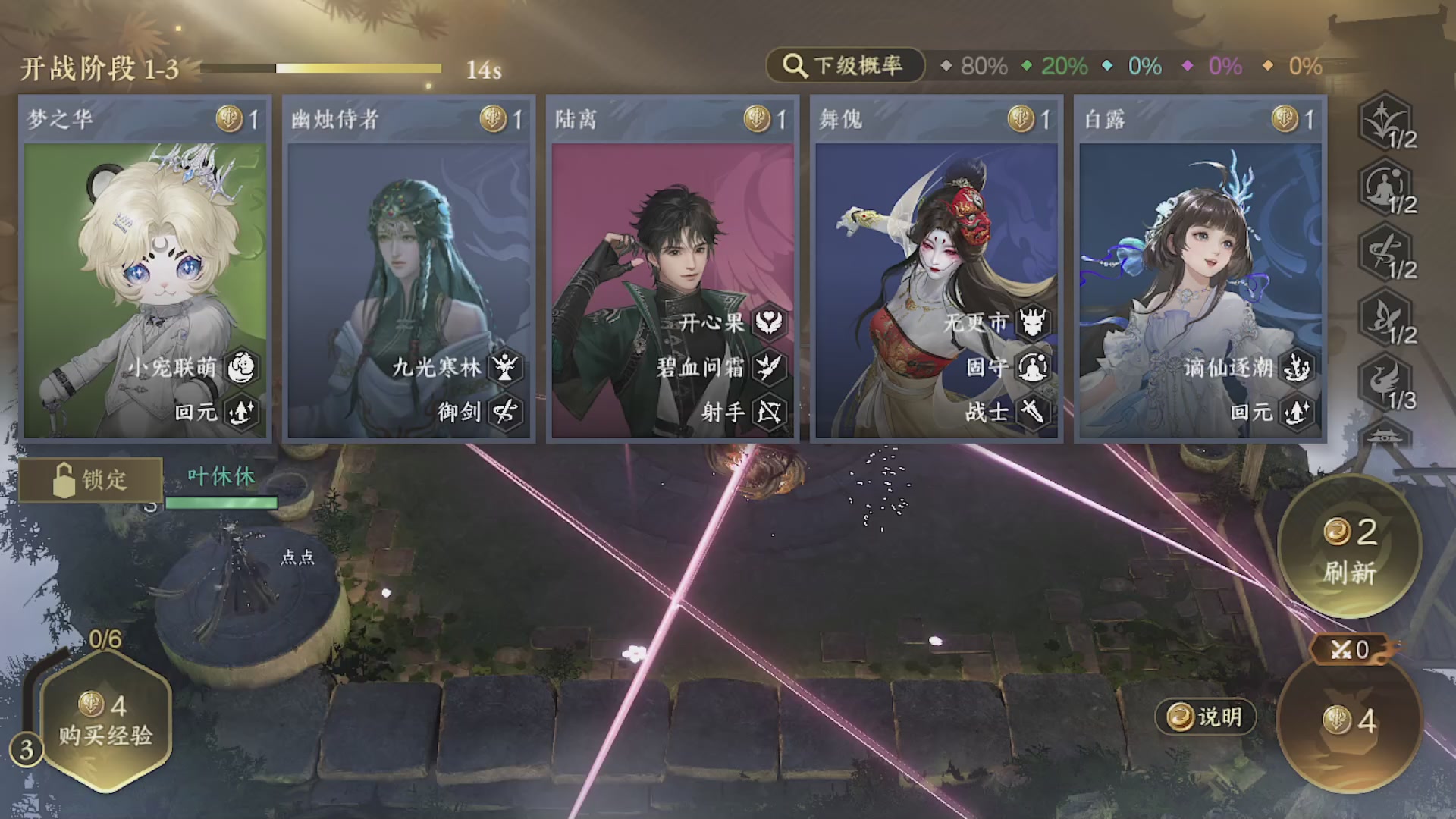Click the 购买经验 buy experience button
The image size is (1456, 819).
[x=106, y=722]
